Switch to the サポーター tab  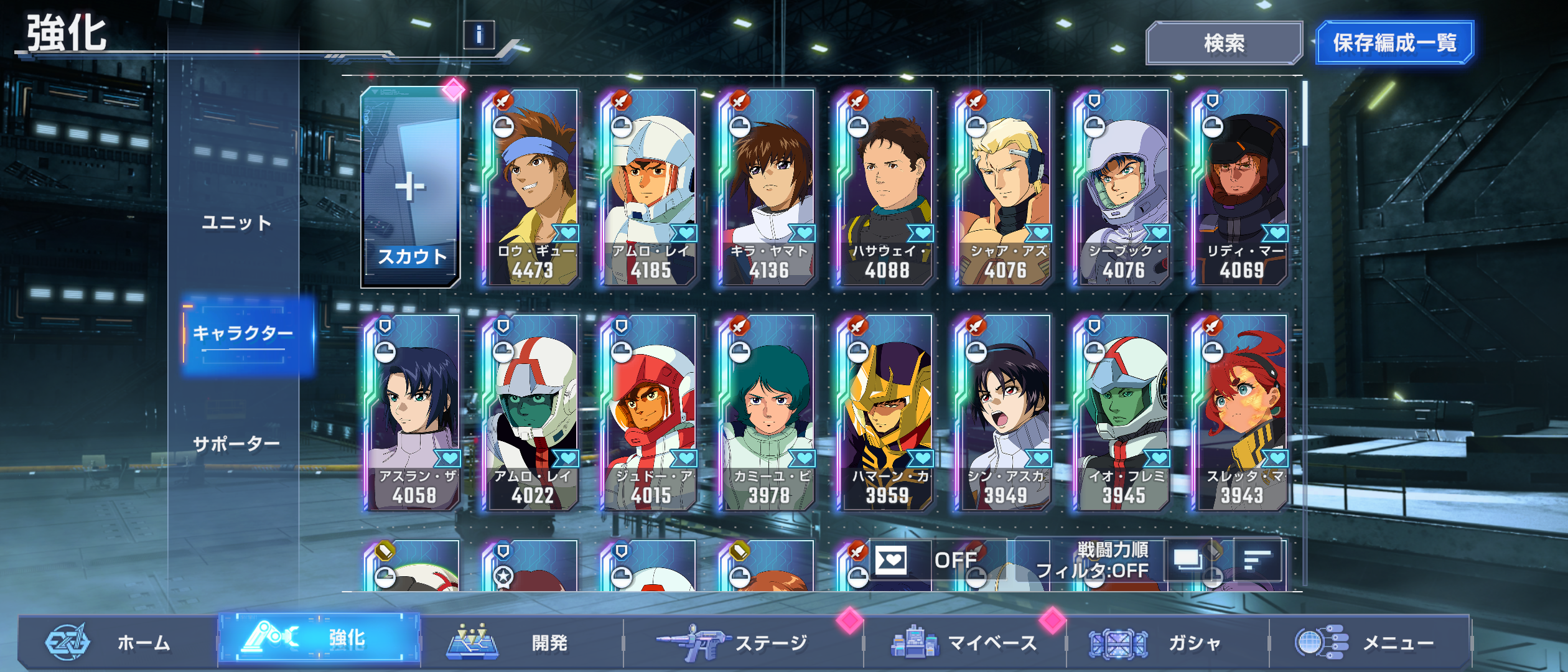click(237, 444)
